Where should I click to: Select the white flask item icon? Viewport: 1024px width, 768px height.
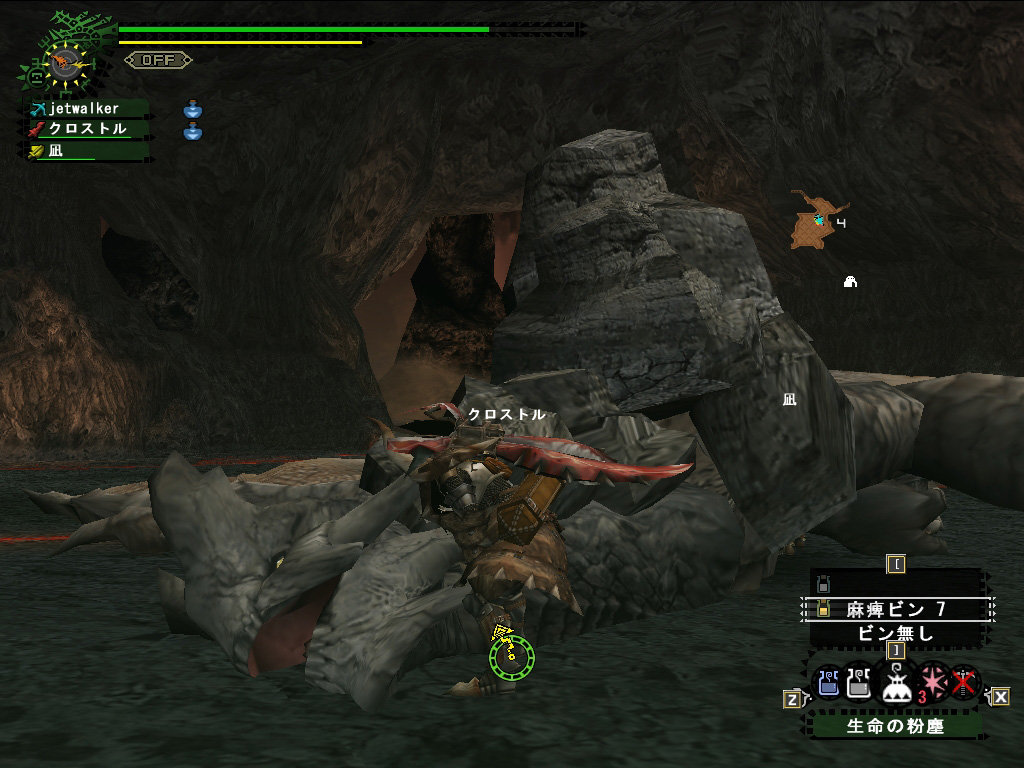click(x=859, y=684)
